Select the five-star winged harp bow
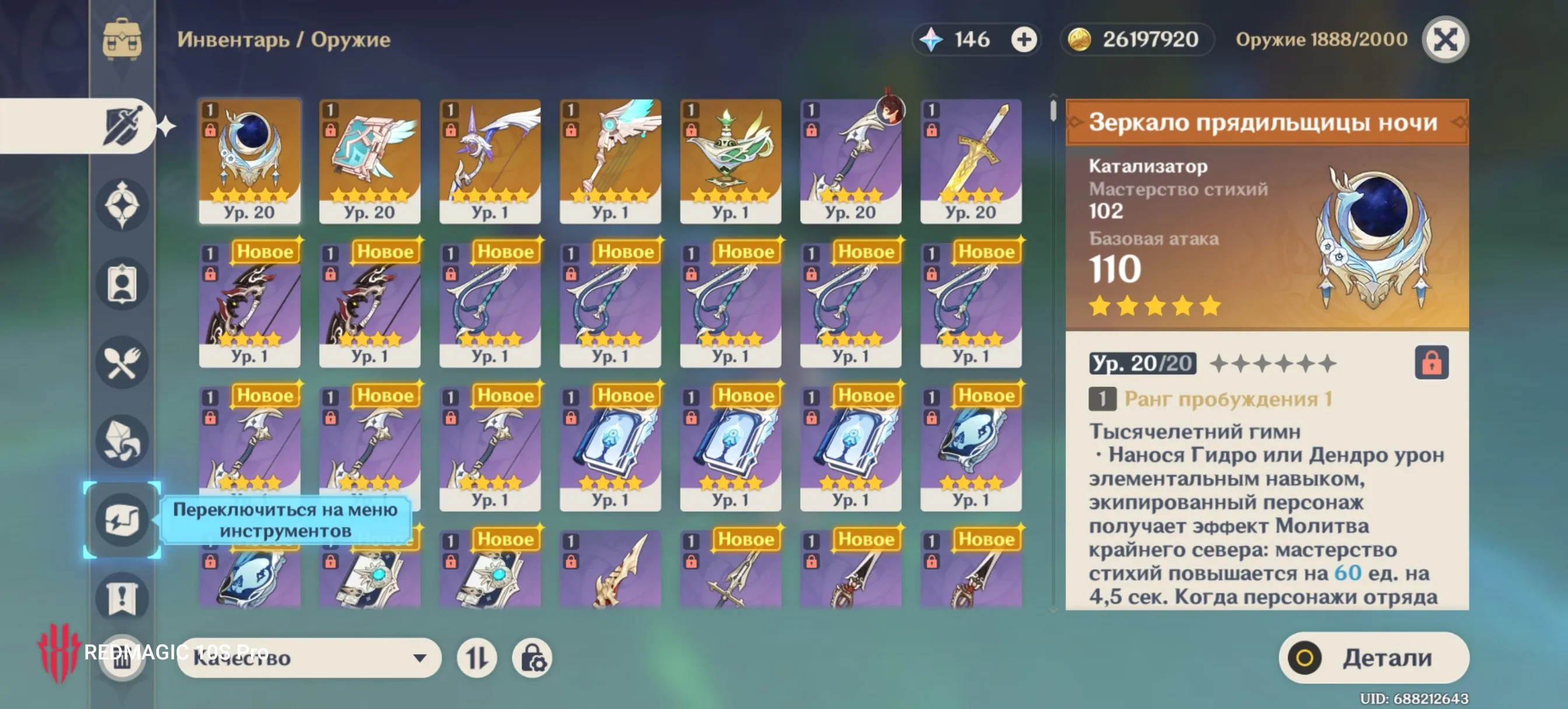The image size is (1568, 709). click(610, 160)
